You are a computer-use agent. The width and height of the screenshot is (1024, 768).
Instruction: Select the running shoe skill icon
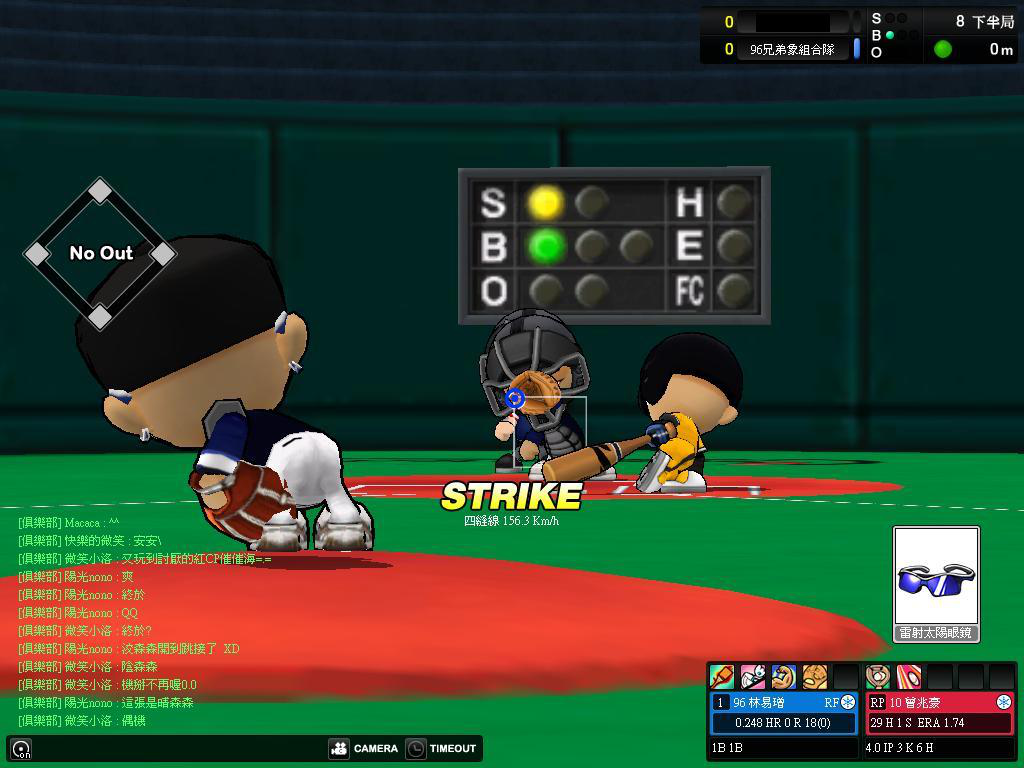[x=752, y=677]
